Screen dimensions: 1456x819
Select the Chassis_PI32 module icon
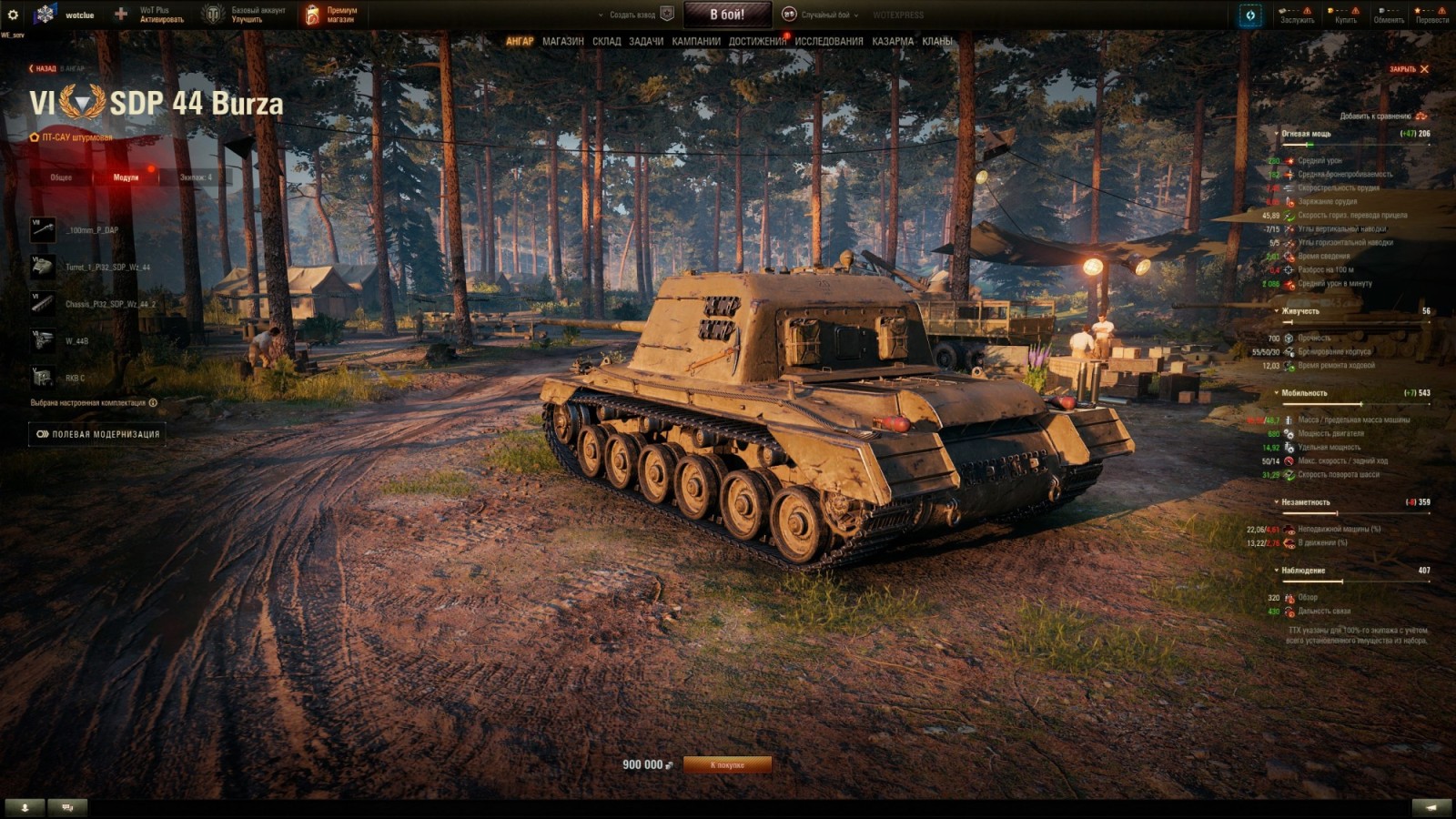43,304
